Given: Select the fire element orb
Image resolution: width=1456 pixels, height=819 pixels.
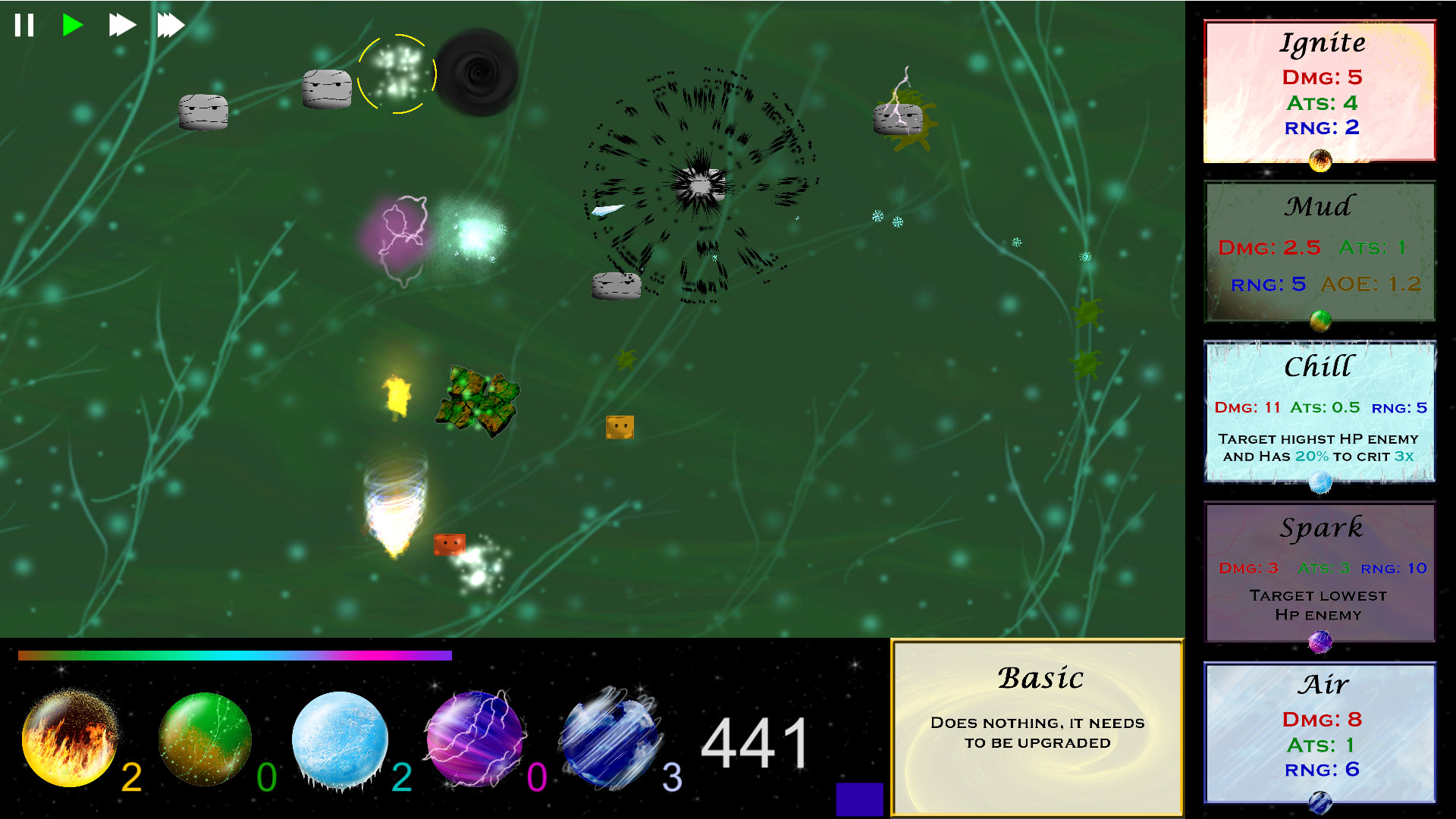Looking at the screenshot, I should (x=70, y=739).
